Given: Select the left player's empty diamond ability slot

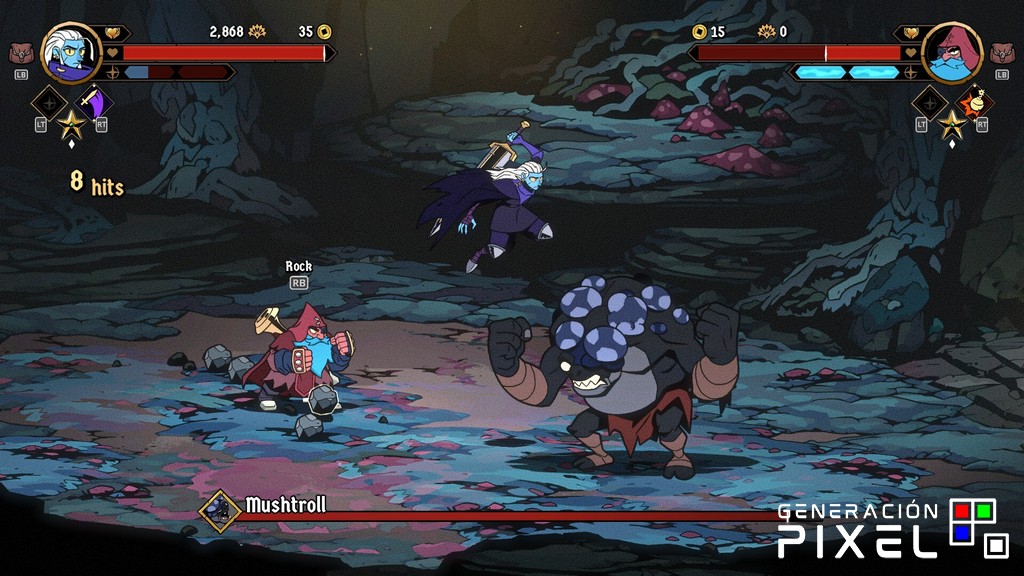Looking at the screenshot, I should [48, 103].
